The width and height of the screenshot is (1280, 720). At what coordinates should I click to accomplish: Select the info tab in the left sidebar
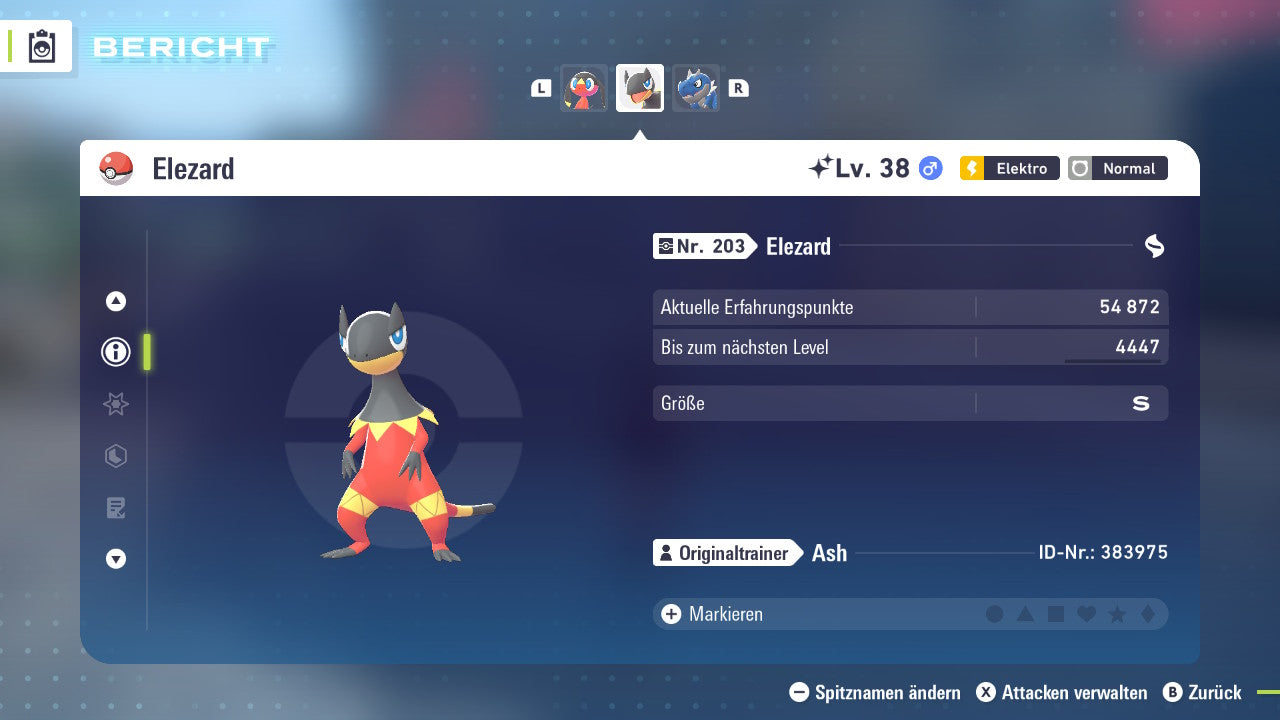click(115, 352)
